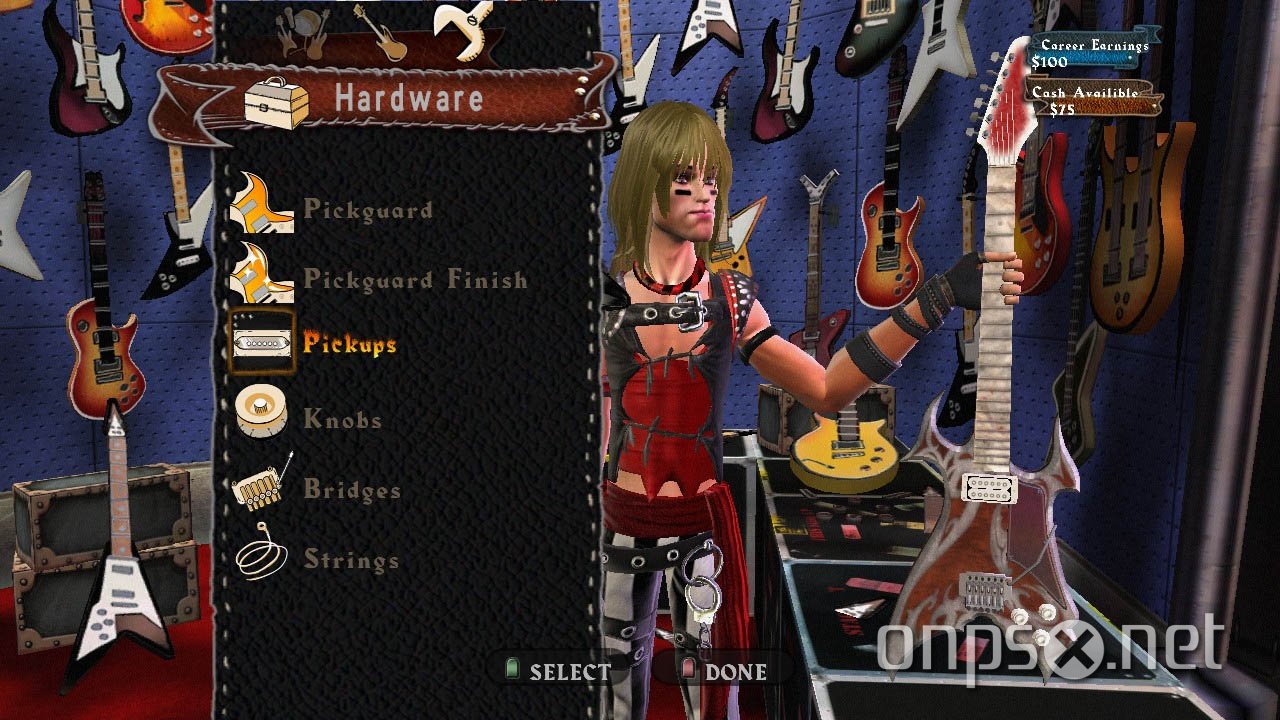Viewport: 1280px width, 720px height.
Task: Choose the Knobs menu entry
Action: (x=343, y=418)
